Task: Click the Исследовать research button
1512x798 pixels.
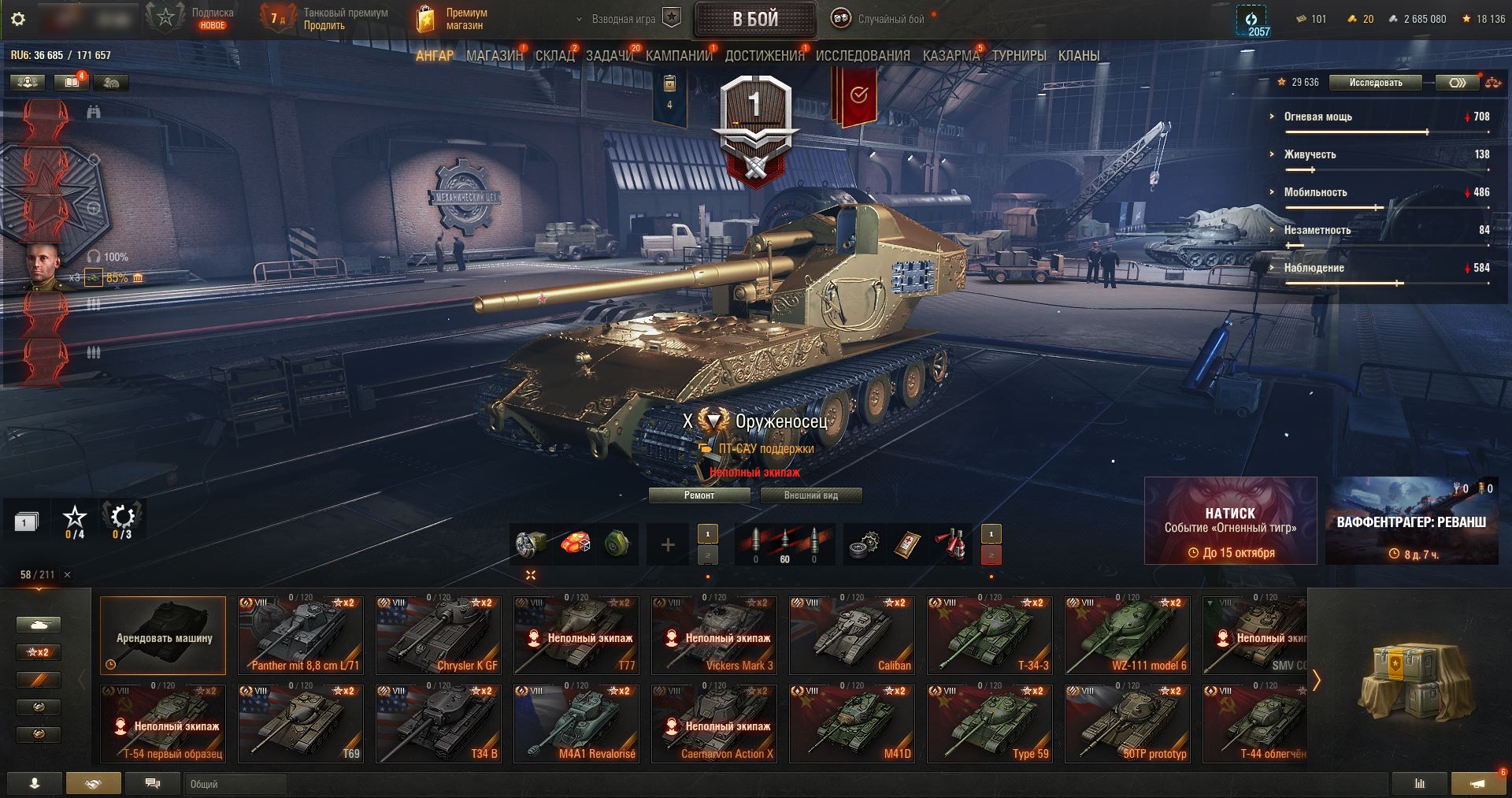Action: pyautogui.click(x=1375, y=83)
